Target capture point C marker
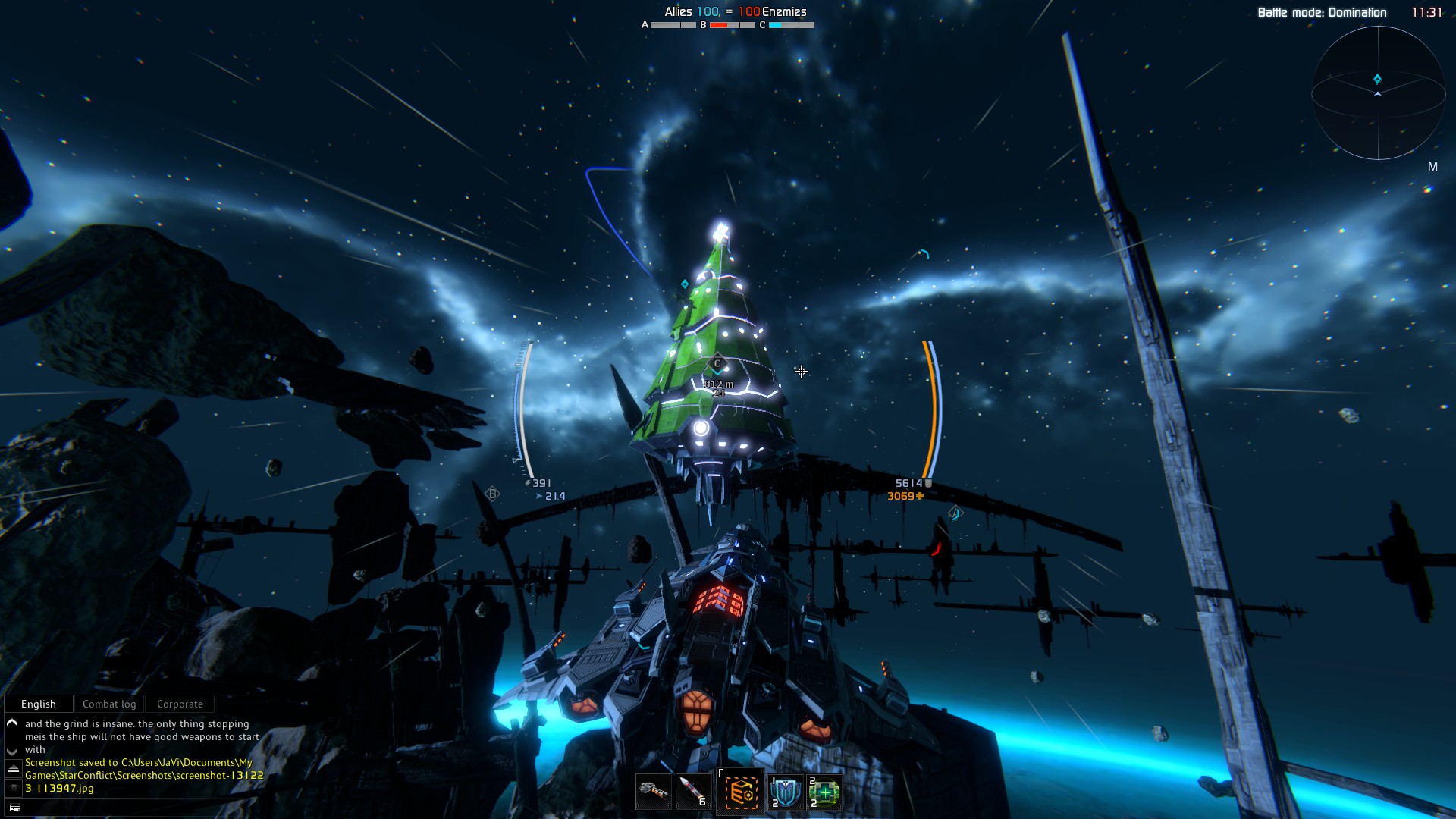 click(x=717, y=364)
